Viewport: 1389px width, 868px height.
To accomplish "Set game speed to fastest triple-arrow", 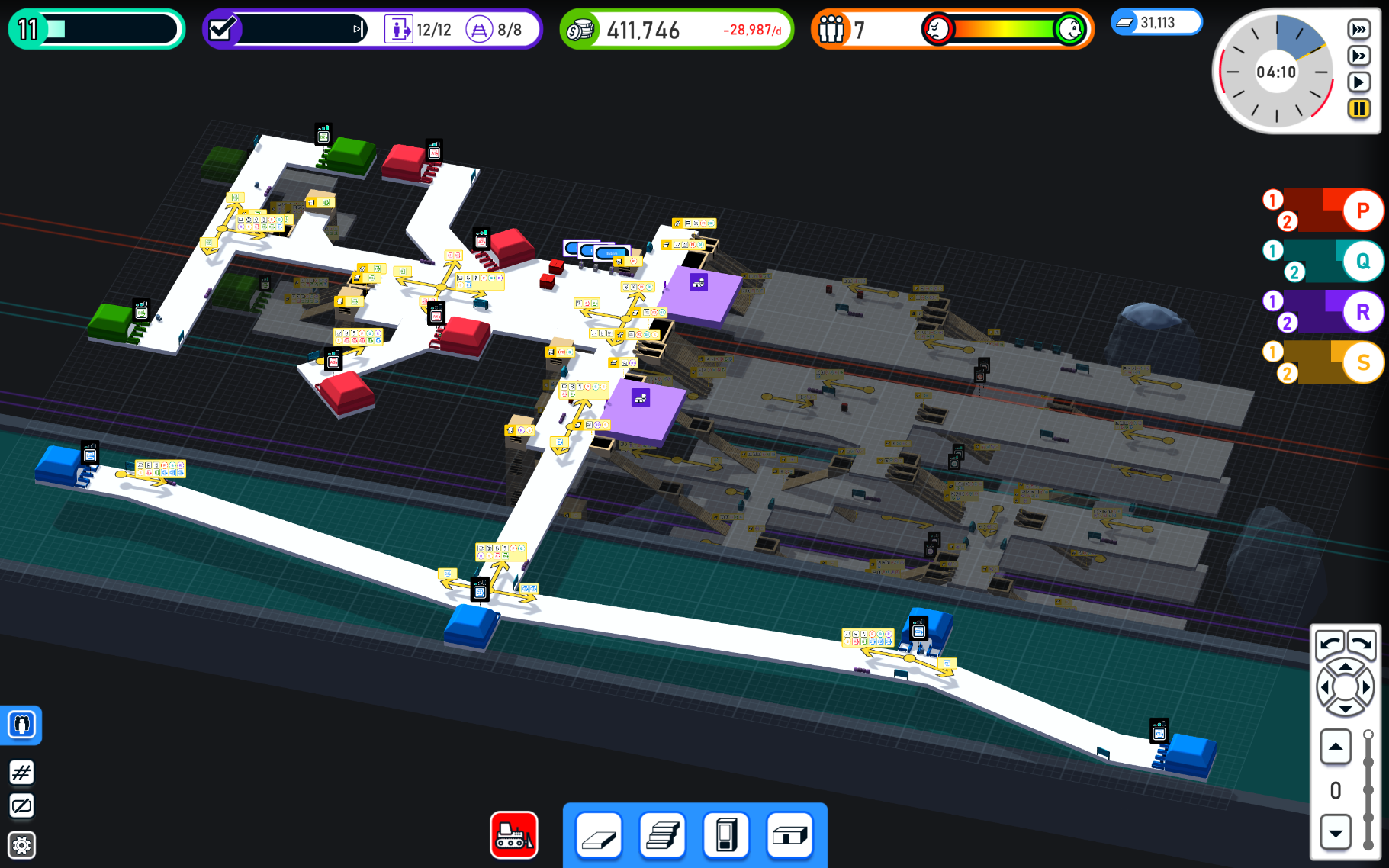I will tap(1358, 29).
